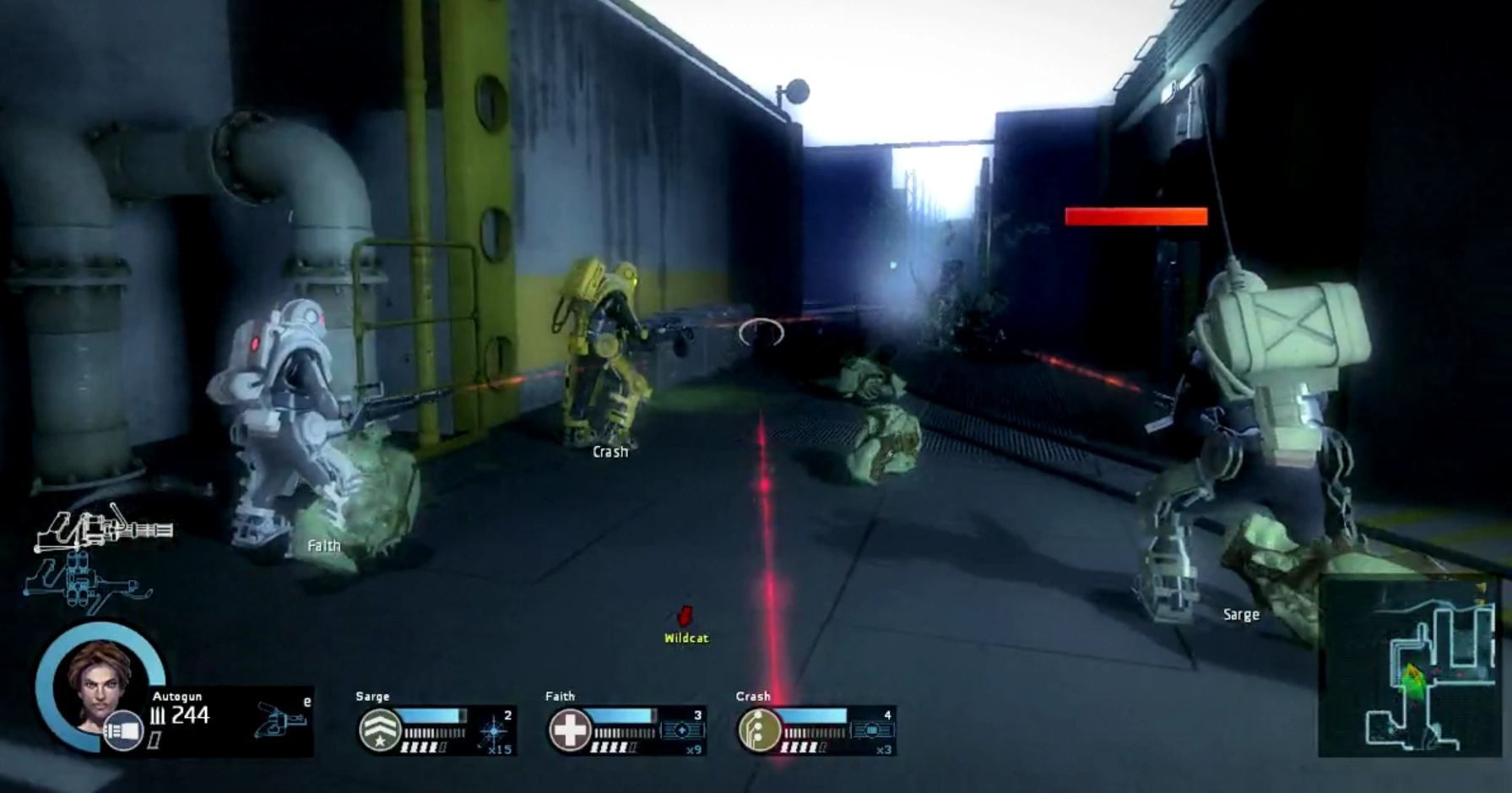The image size is (1512, 793).
Task: Select the Wildcat name label
Action: [x=686, y=639]
